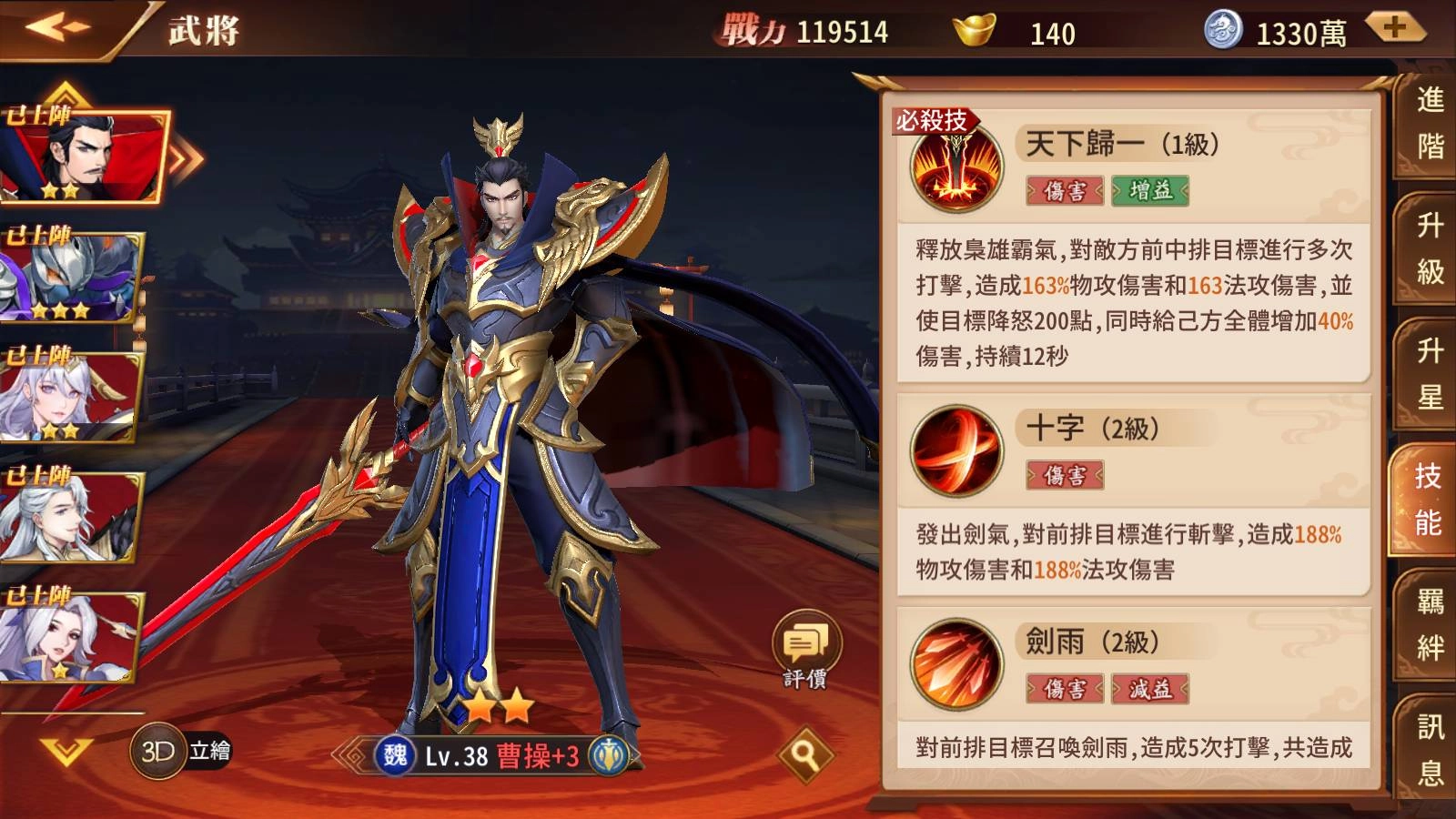Viewport: 1456px width, 819px height.
Task: Add more currency with the plus button
Action: coord(1394,29)
